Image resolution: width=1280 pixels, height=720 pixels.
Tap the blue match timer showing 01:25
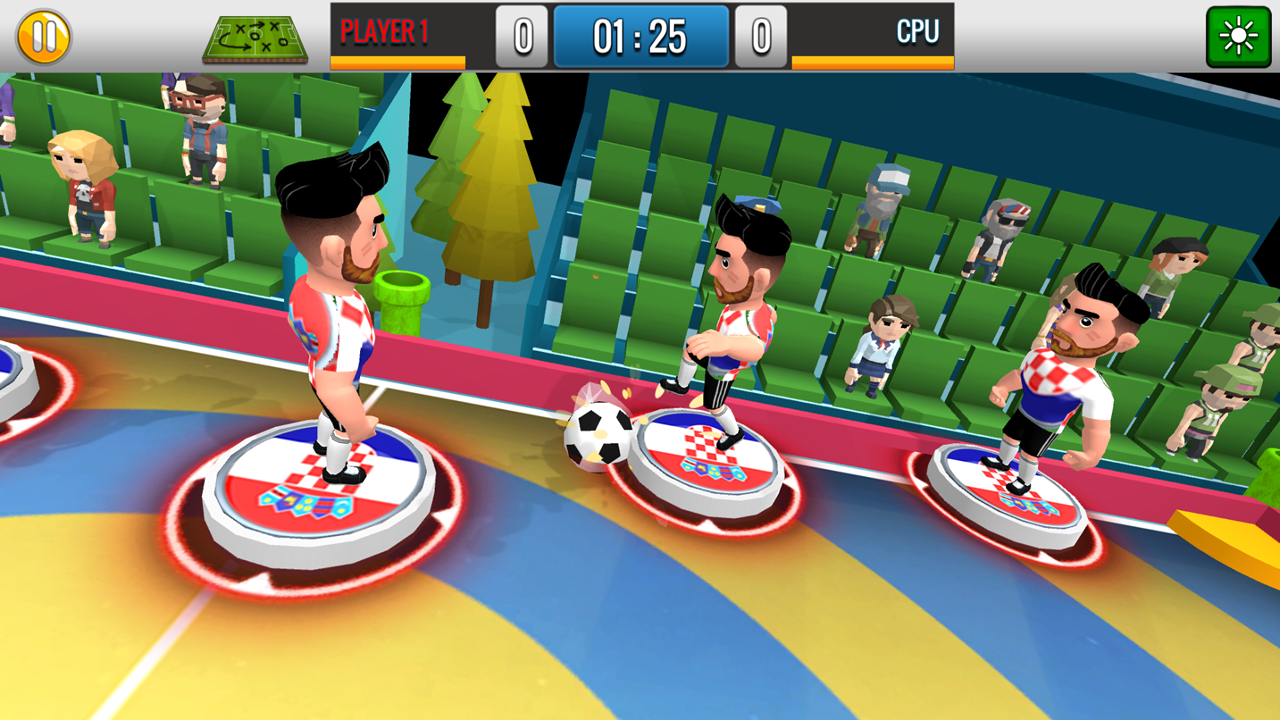coord(640,36)
